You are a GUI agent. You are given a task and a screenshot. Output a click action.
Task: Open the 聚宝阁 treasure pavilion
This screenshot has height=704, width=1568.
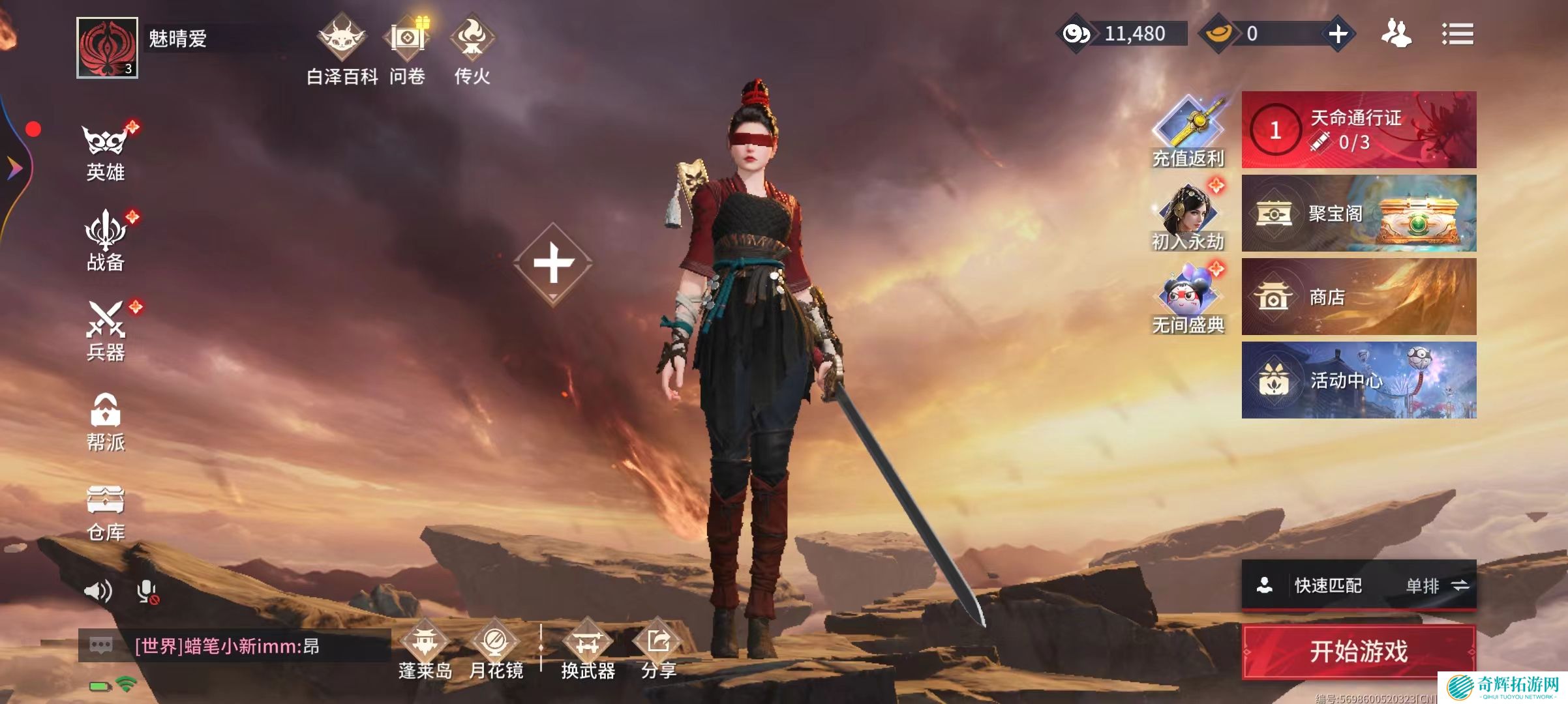(1359, 213)
